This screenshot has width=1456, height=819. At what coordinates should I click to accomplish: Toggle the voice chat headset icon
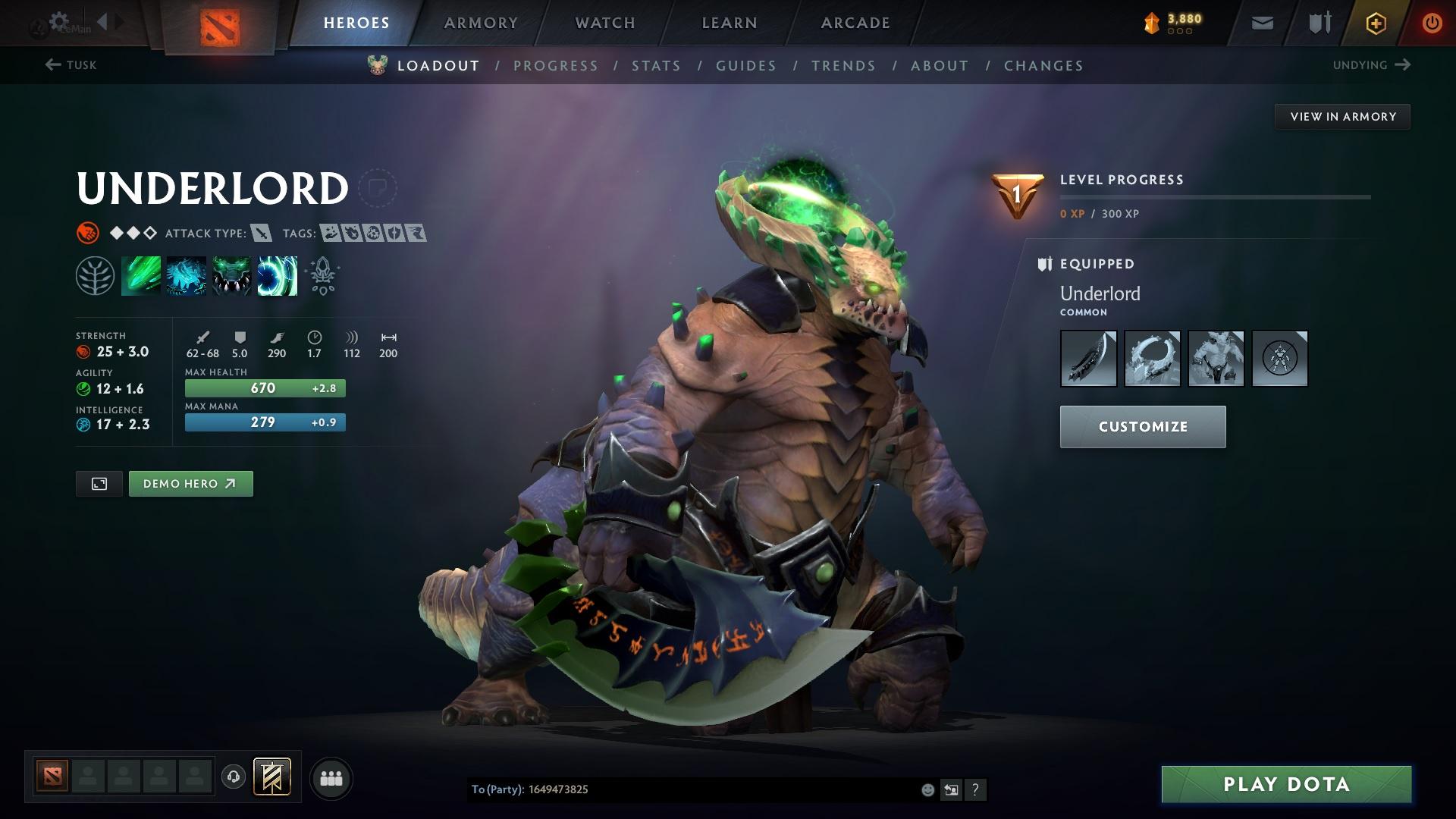[233, 777]
